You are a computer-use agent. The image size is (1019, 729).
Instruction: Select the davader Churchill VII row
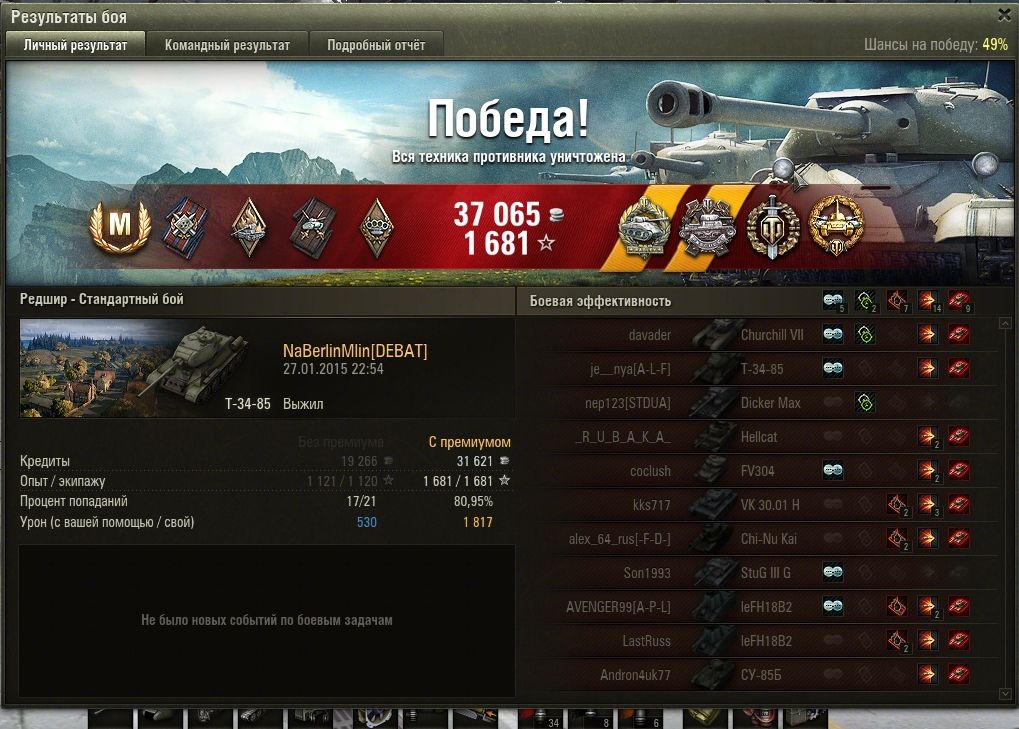758,335
